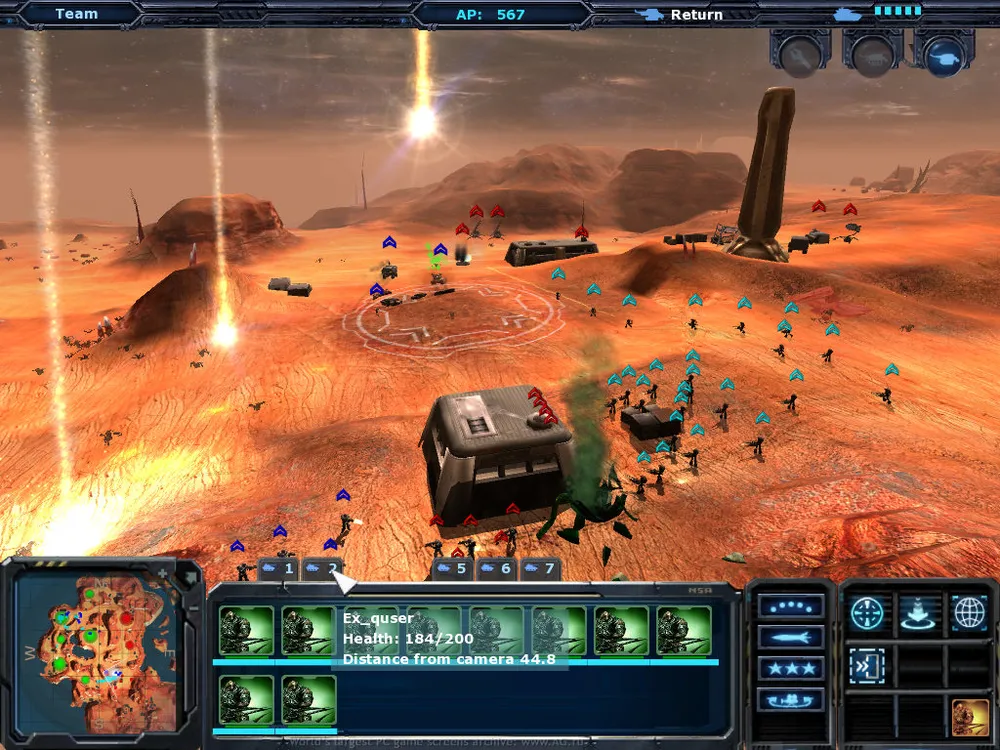This screenshot has width=1000, height=750.
Task: Activate the drop landing arrow command
Action: (x=918, y=613)
